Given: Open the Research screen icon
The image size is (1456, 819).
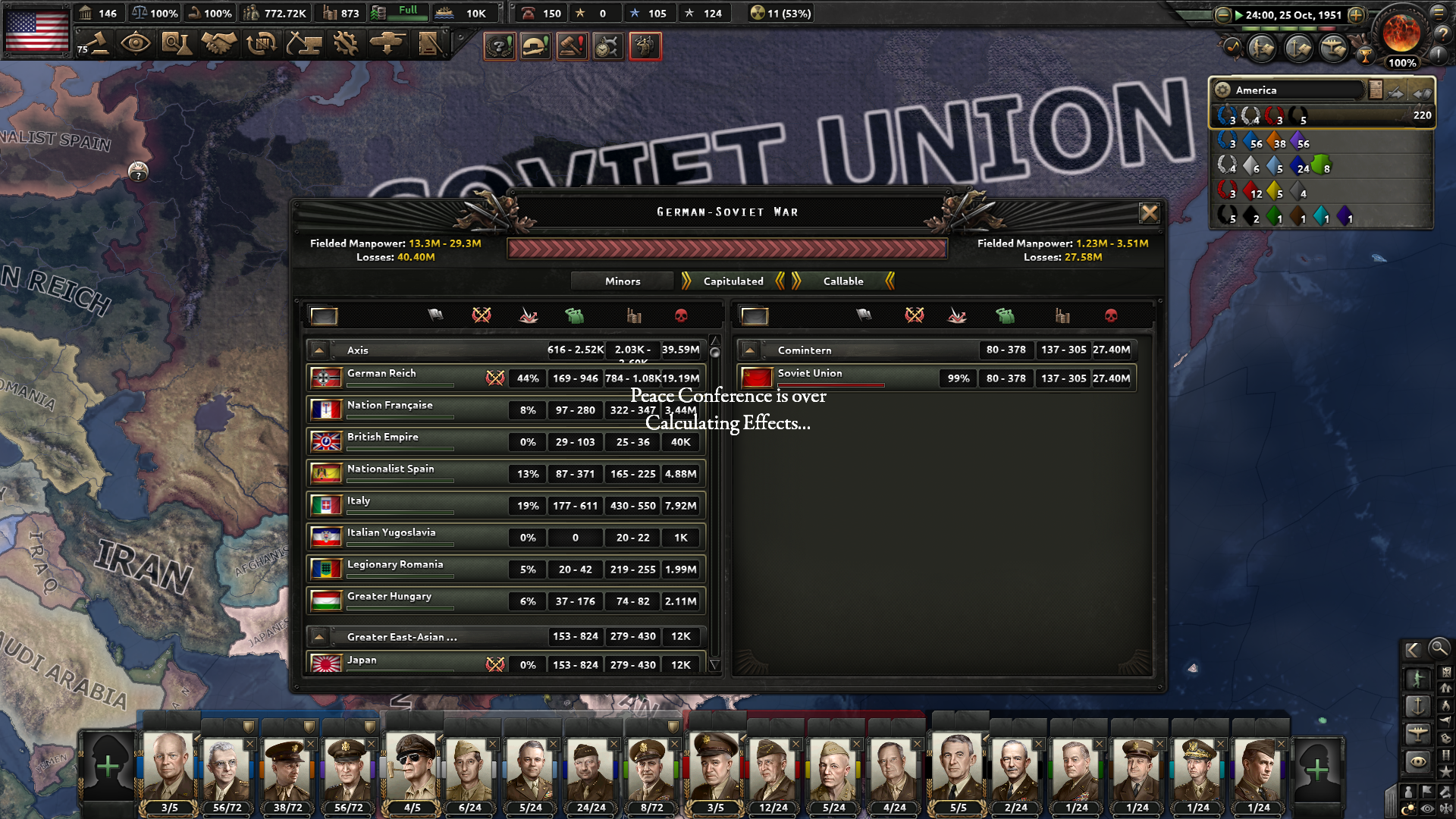Looking at the screenshot, I should click(x=176, y=44).
